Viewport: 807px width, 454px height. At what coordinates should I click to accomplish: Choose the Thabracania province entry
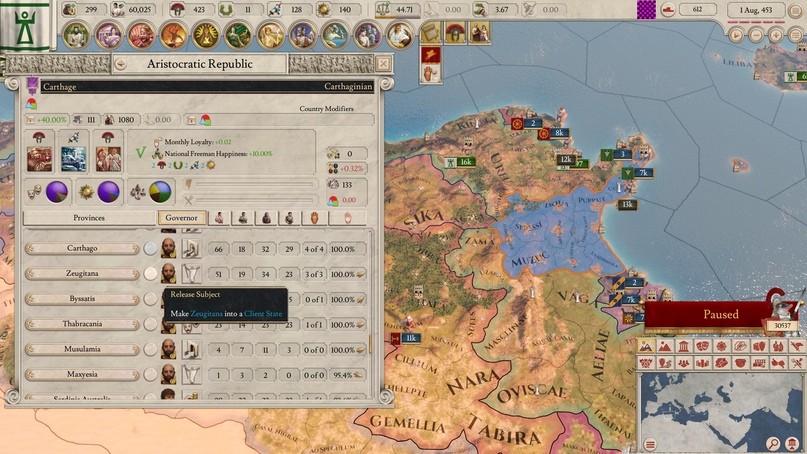82,324
